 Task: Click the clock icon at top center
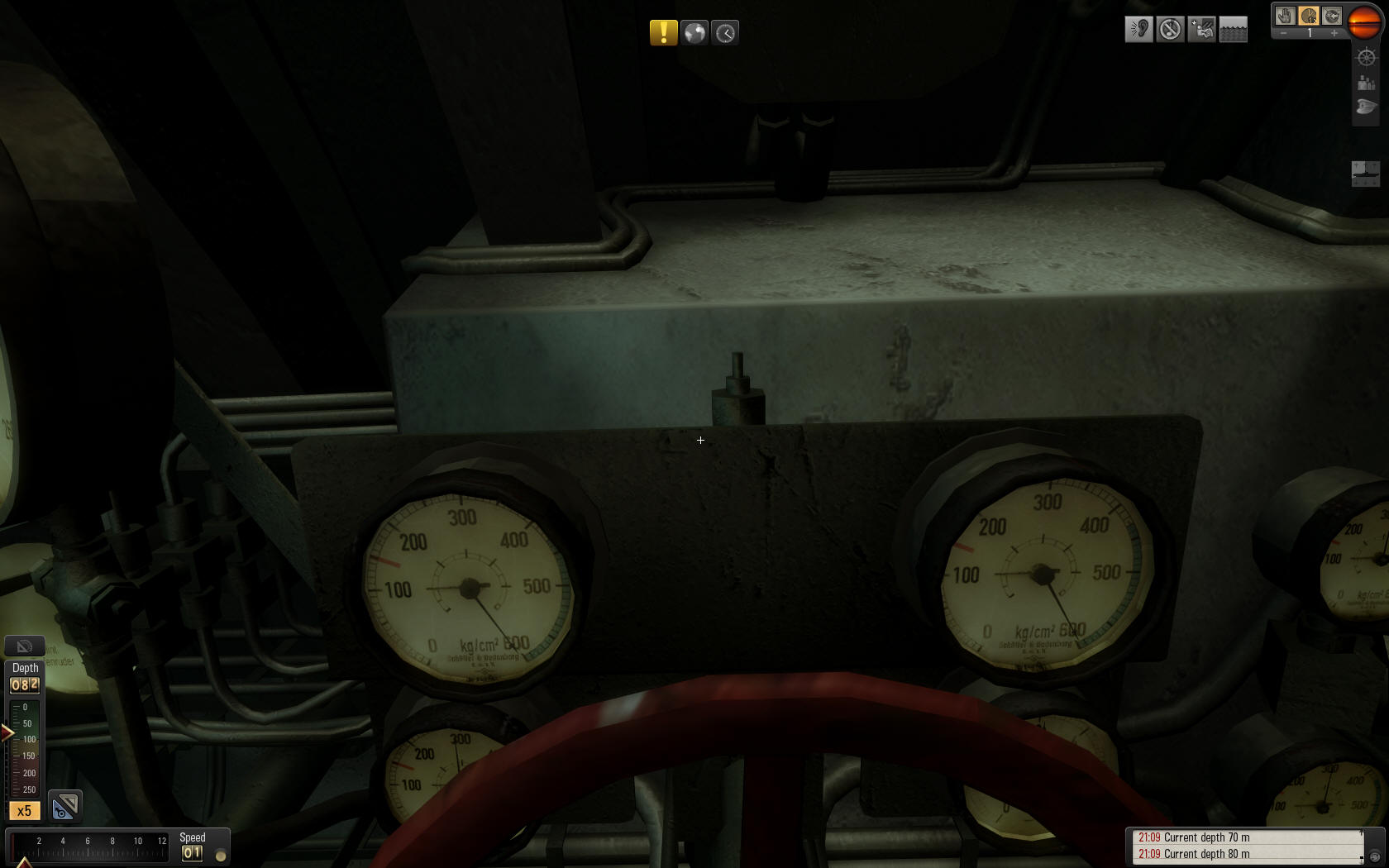pyautogui.click(x=725, y=33)
